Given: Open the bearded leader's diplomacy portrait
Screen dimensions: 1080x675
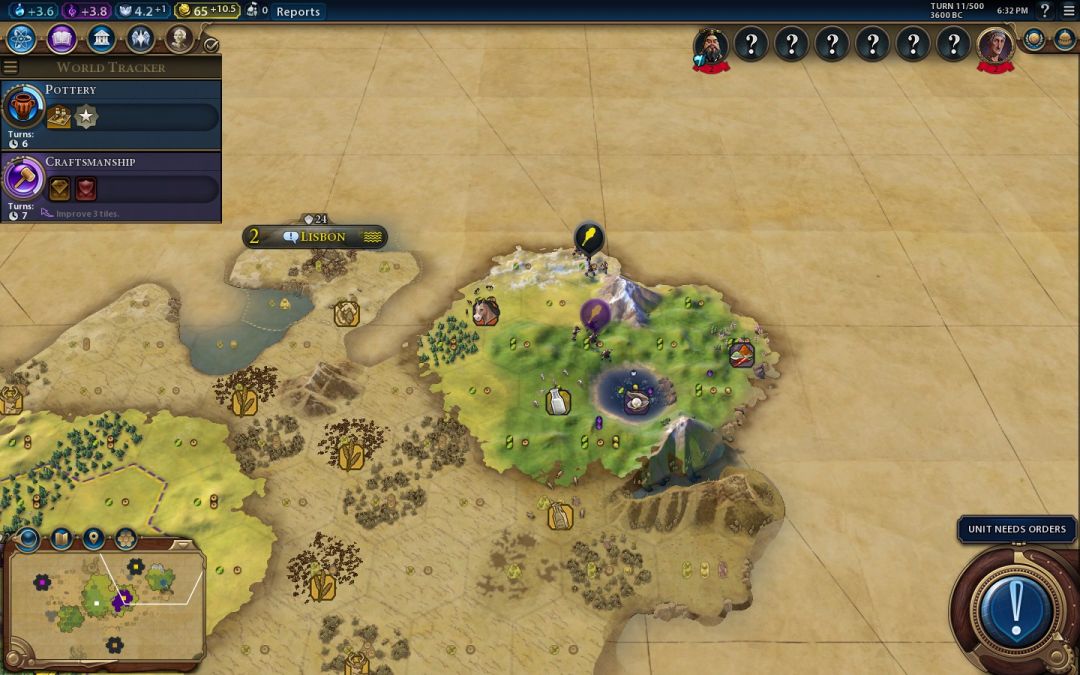Looking at the screenshot, I should (711, 44).
